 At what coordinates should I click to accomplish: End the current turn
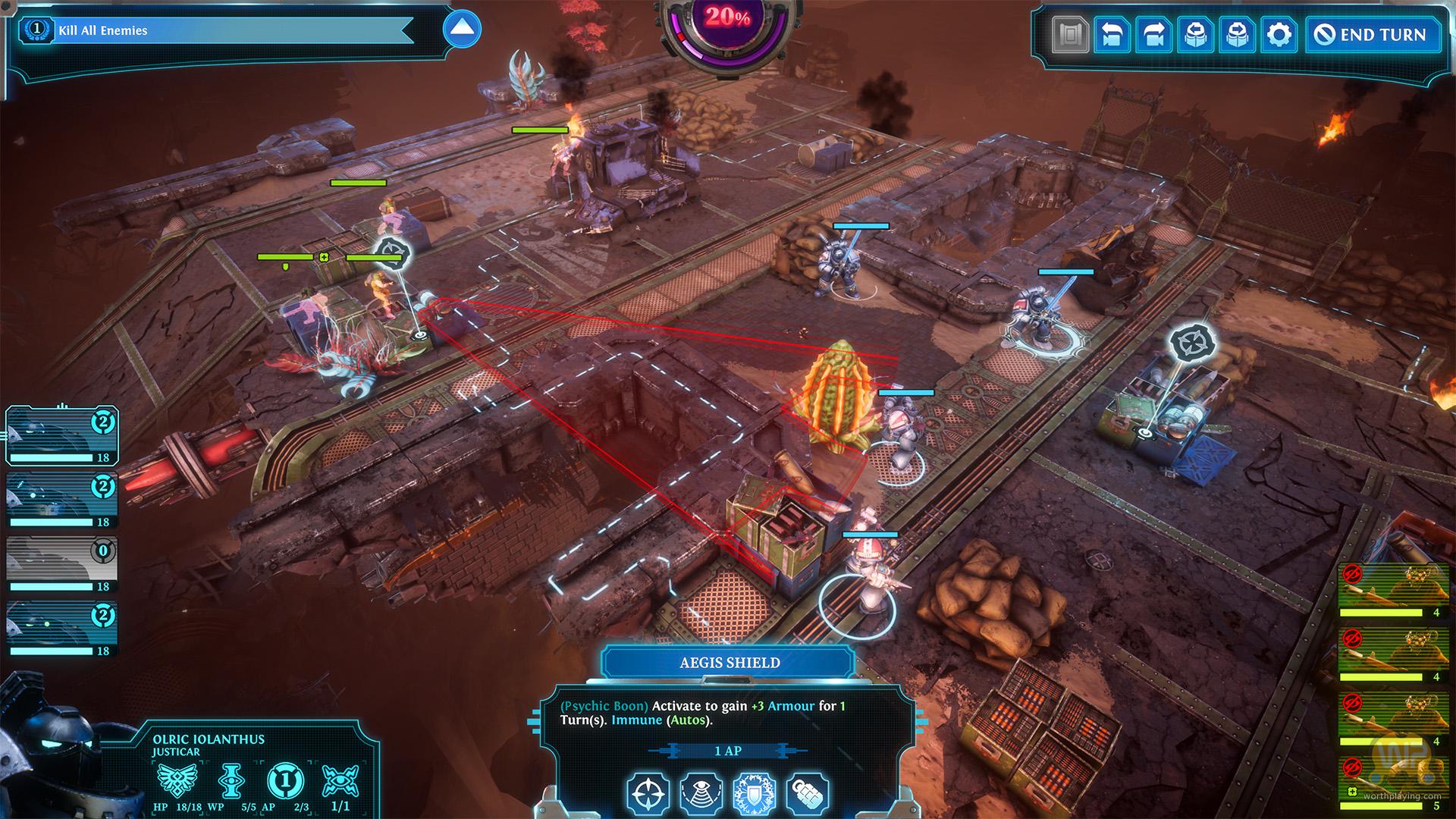[x=1373, y=35]
